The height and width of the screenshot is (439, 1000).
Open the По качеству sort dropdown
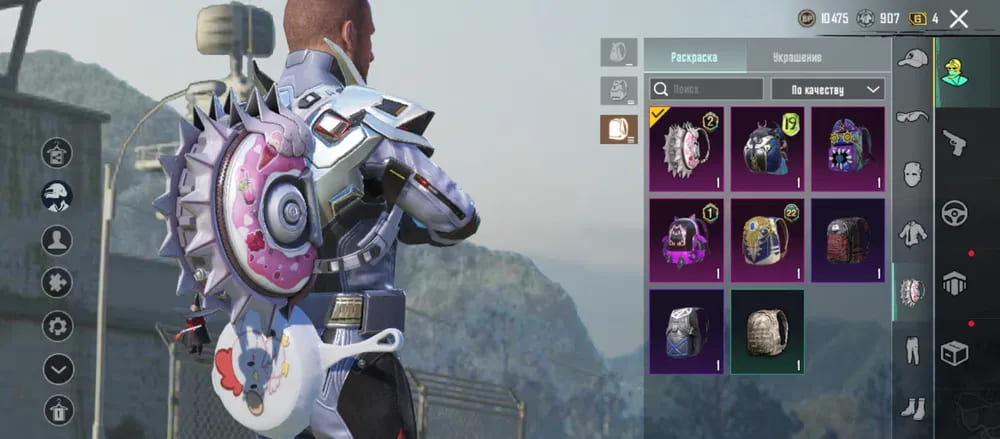pos(828,89)
